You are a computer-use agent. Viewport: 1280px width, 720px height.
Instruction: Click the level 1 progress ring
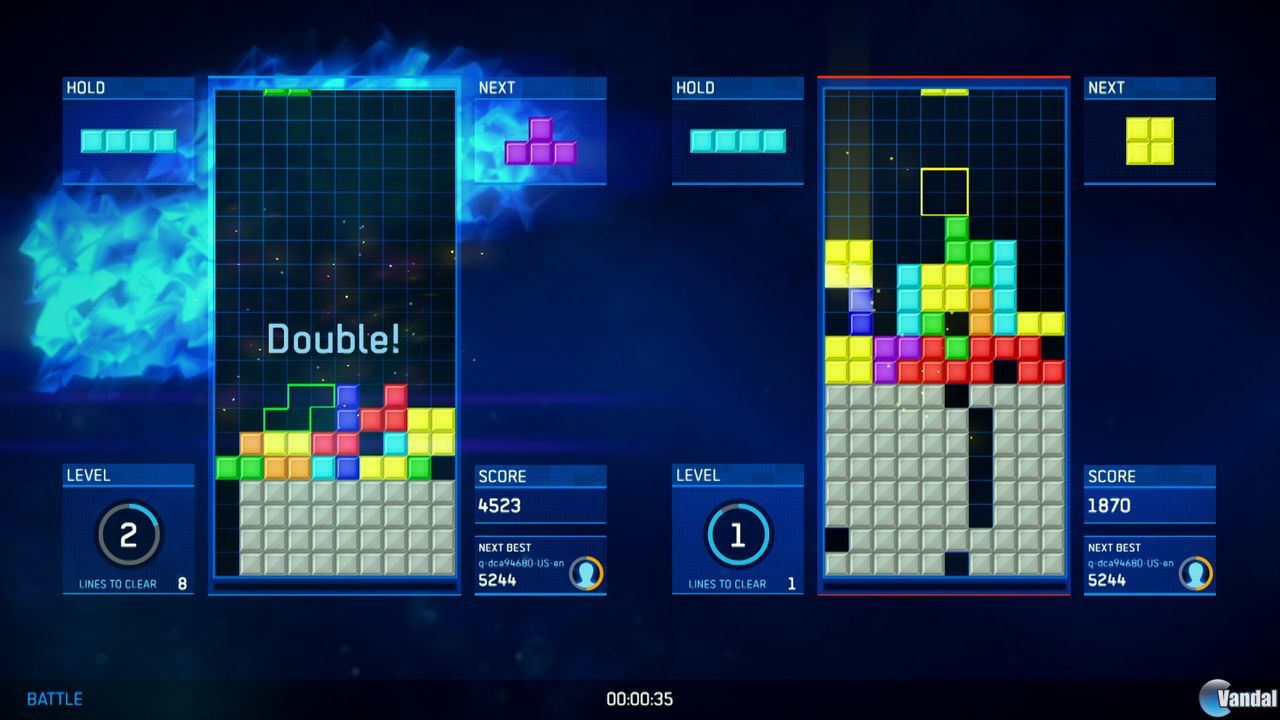737,533
